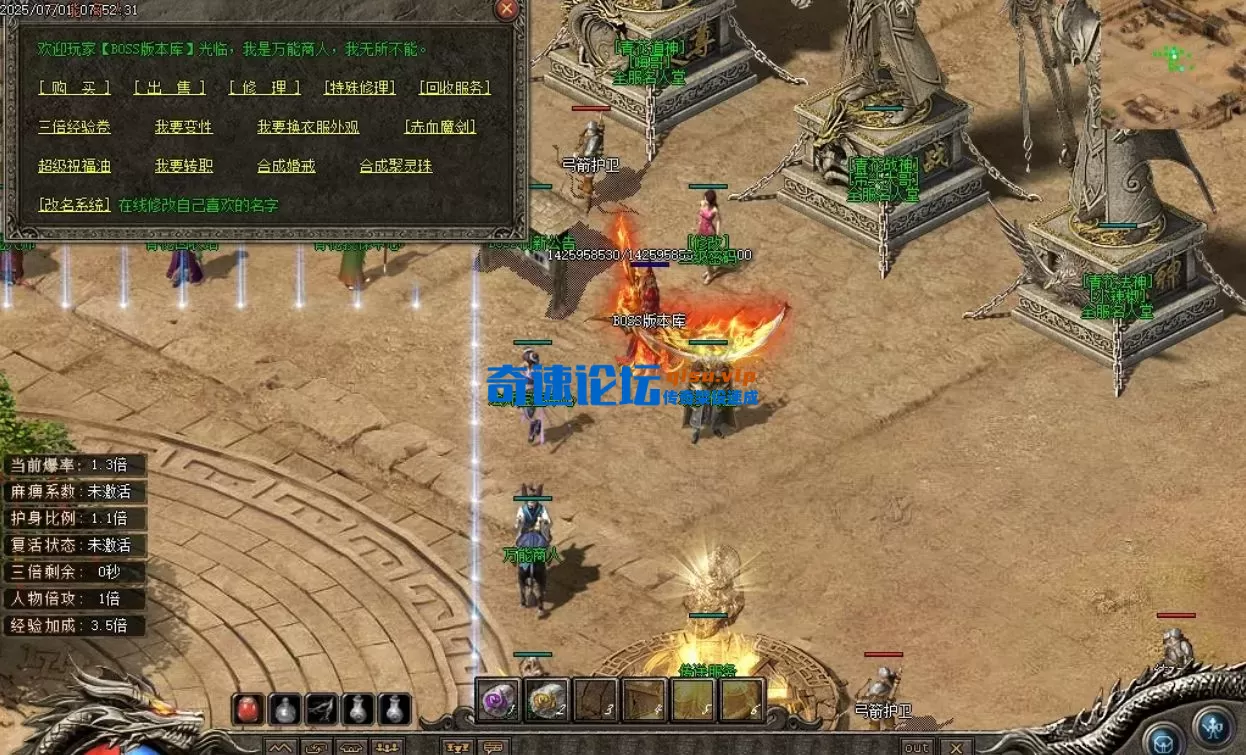Choose the 出售 sell option

pos(169,88)
